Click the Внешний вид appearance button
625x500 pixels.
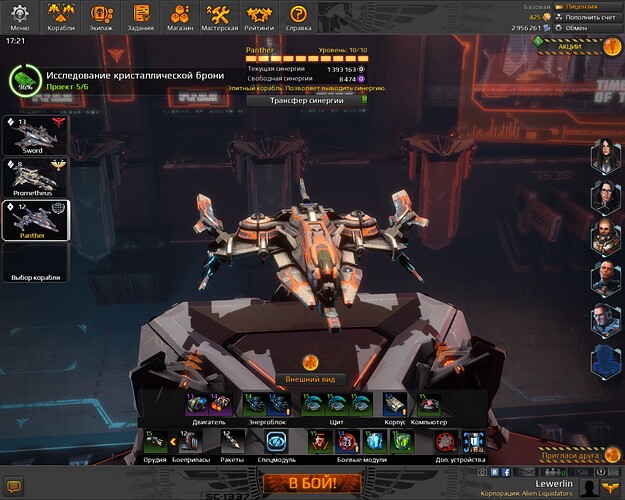pyautogui.click(x=312, y=379)
